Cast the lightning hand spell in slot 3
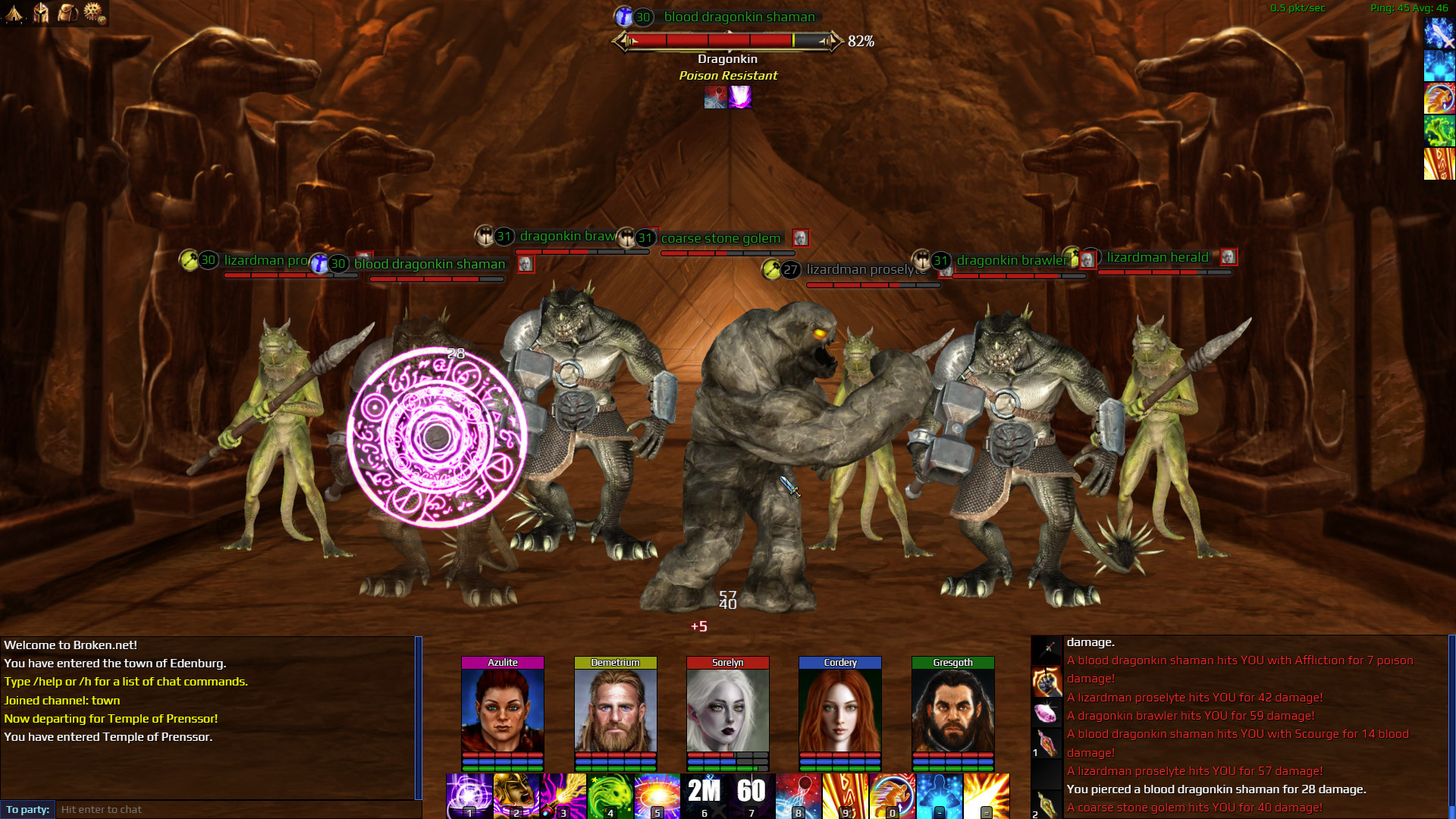Screen dimensions: 1456x819 tap(561, 795)
